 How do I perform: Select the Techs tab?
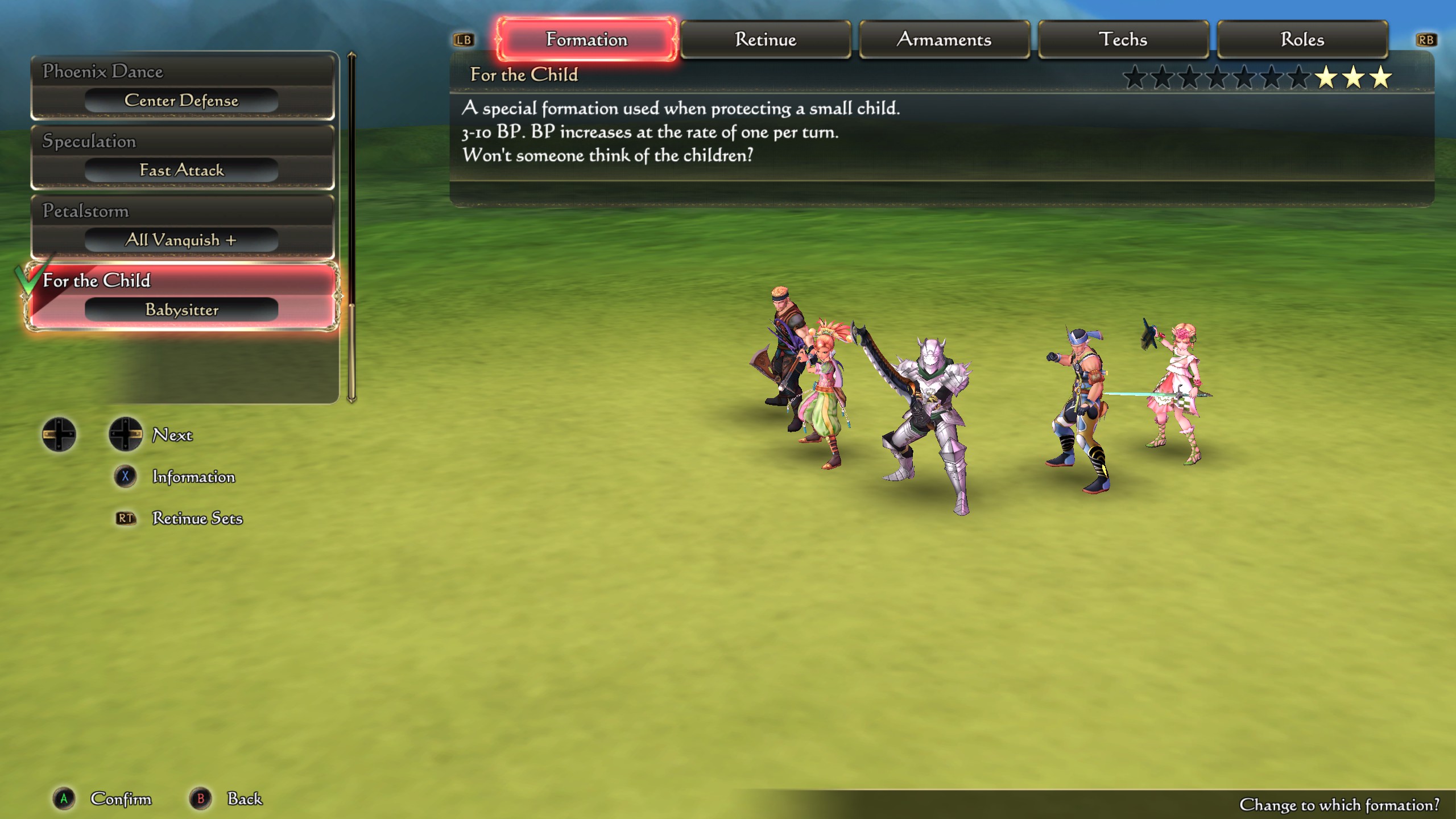coord(1124,39)
